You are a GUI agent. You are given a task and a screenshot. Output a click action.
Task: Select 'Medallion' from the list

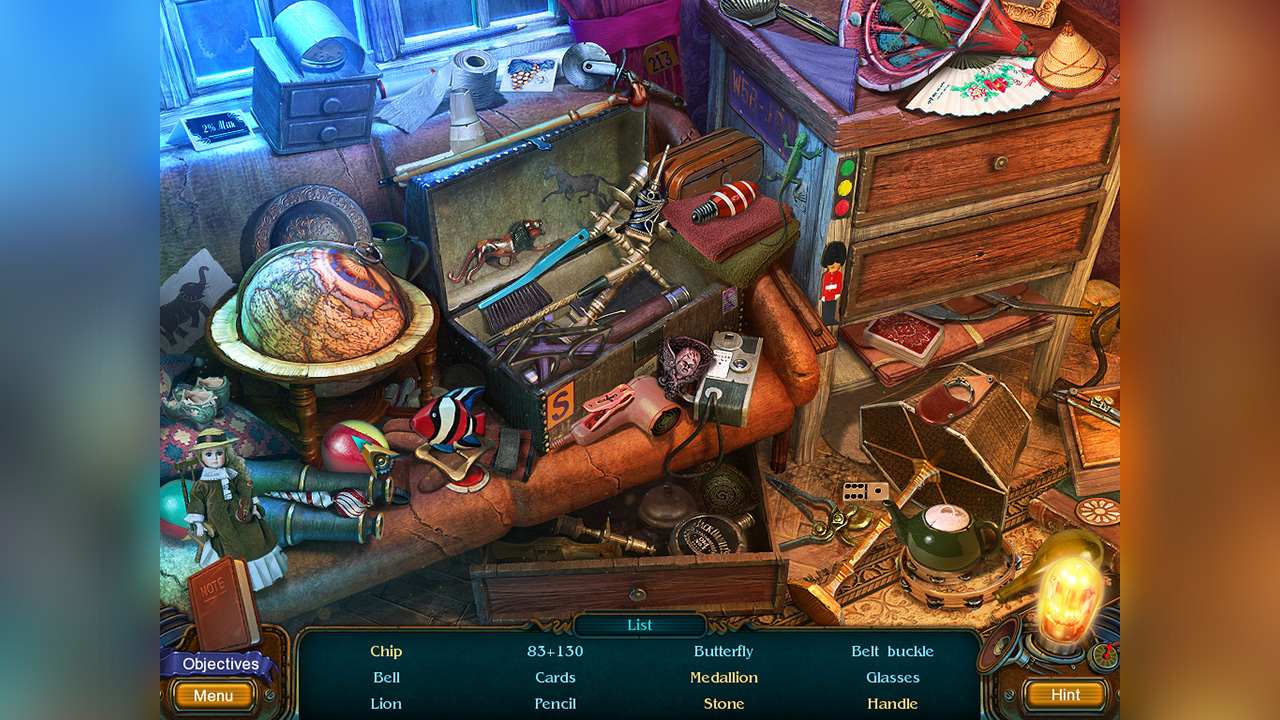click(725, 677)
